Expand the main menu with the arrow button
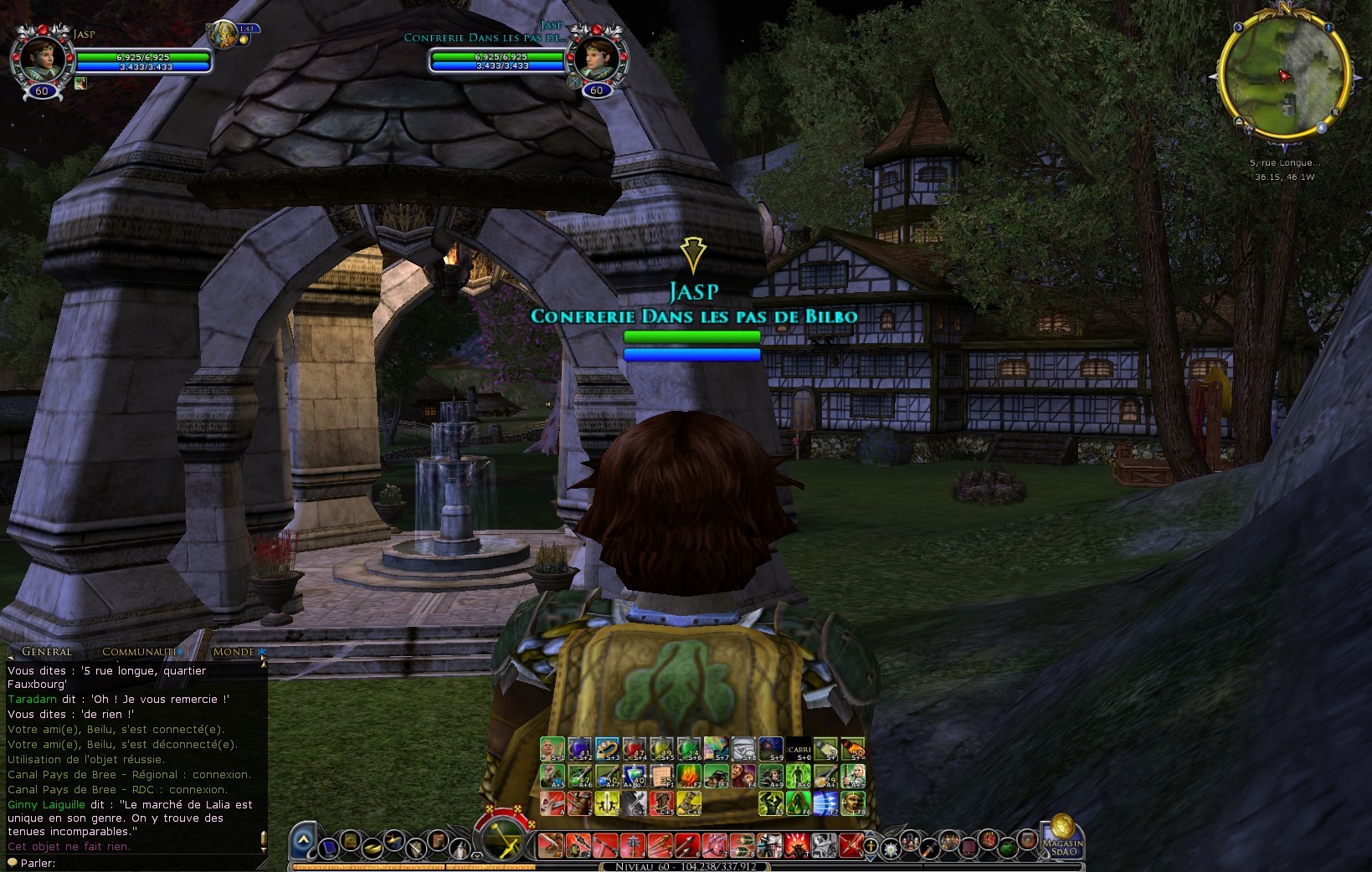The image size is (1372, 872). 303,842
